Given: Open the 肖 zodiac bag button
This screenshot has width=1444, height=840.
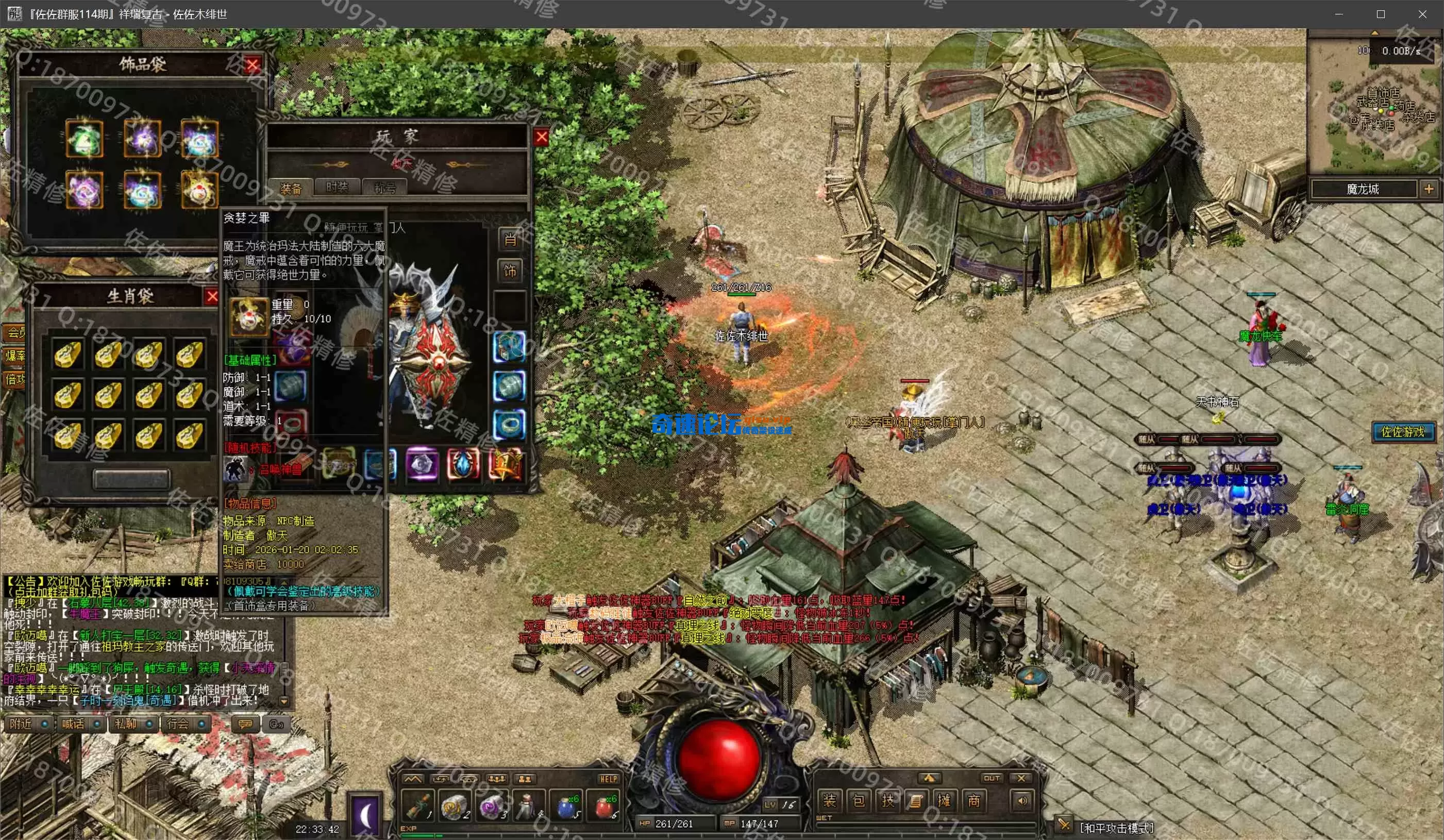Looking at the screenshot, I should point(509,239).
